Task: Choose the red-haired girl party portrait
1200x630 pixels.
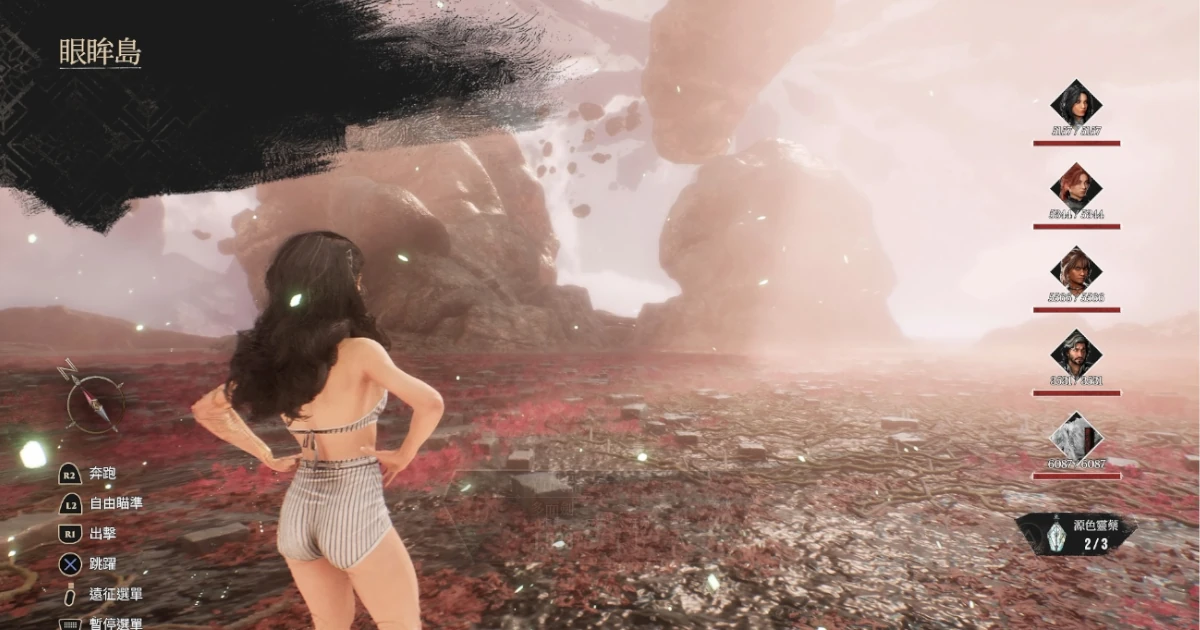Action: 1076,187
